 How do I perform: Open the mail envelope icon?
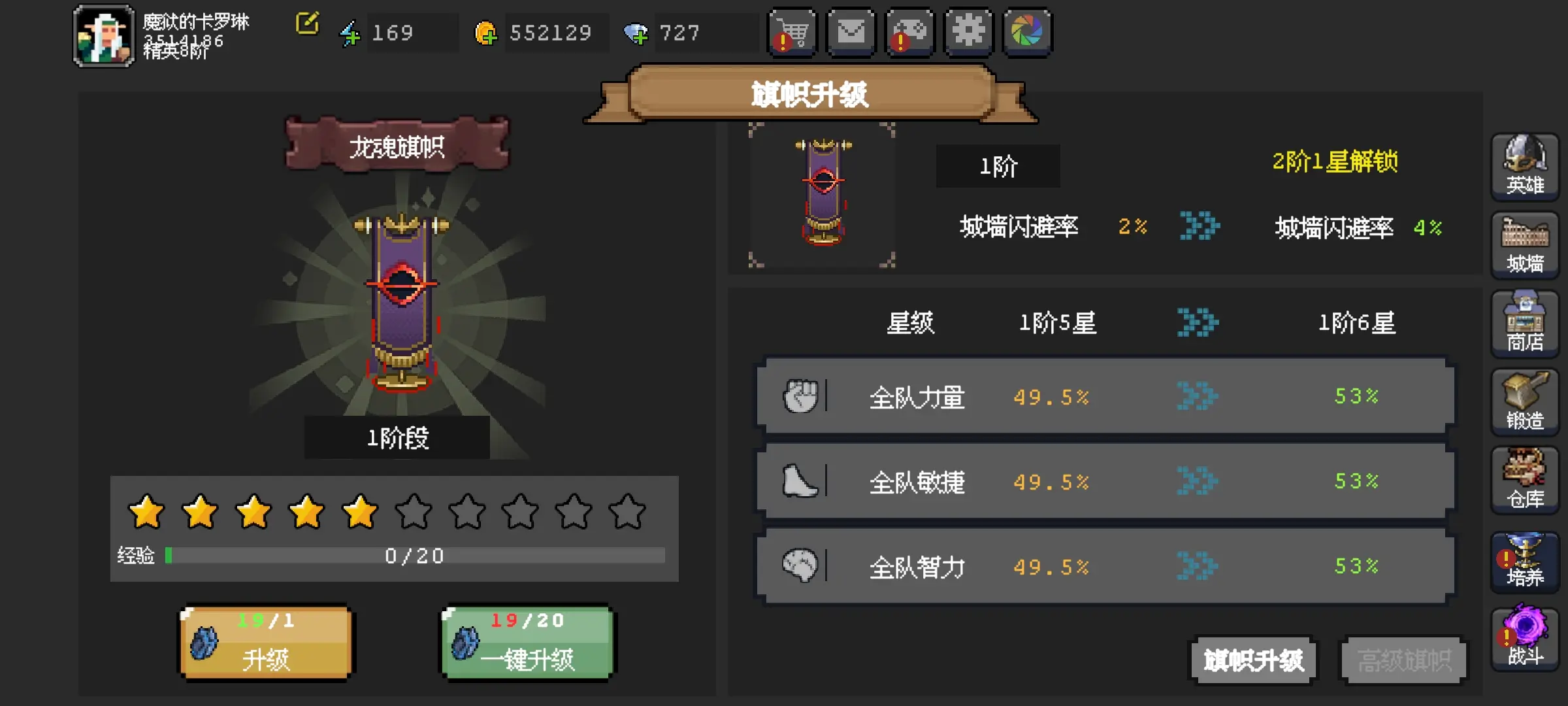[851, 33]
